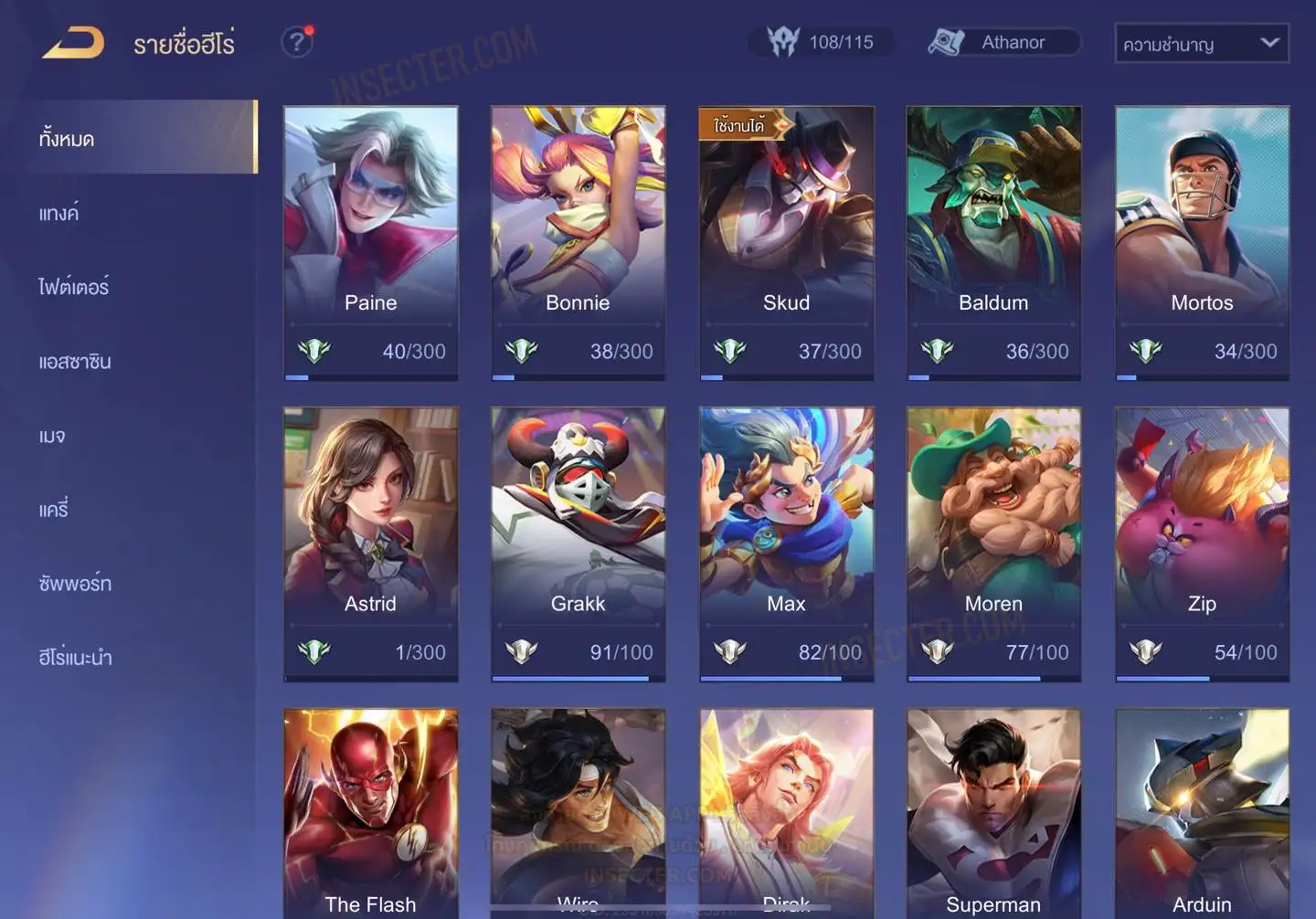Filter heroes by เมจ category
This screenshot has width=1316, height=919.
[x=52, y=436]
